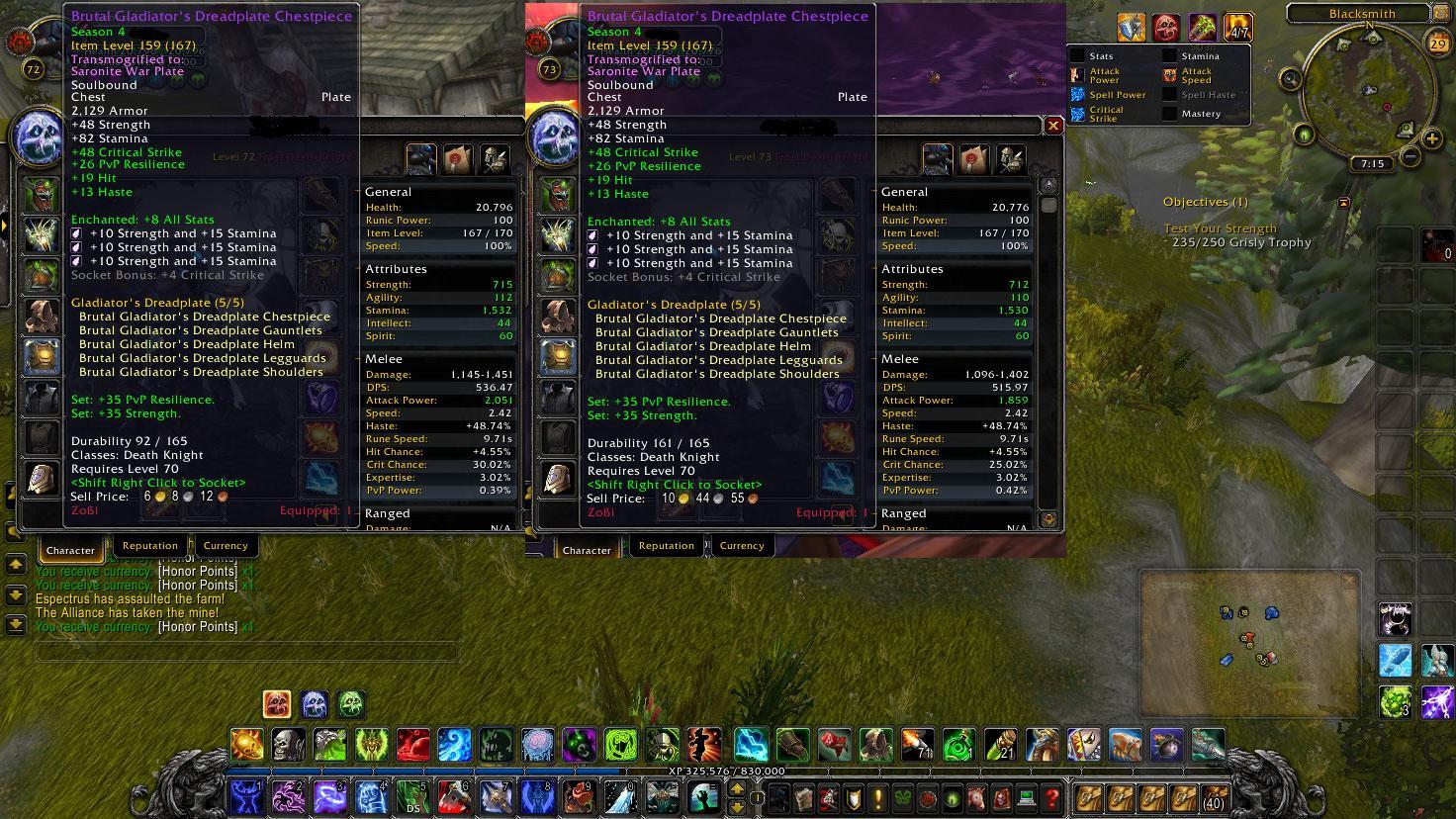This screenshot has height=819, width=1456.
Task: Page the action bar up
Action: pyautogui.click(x=736, y=788)
